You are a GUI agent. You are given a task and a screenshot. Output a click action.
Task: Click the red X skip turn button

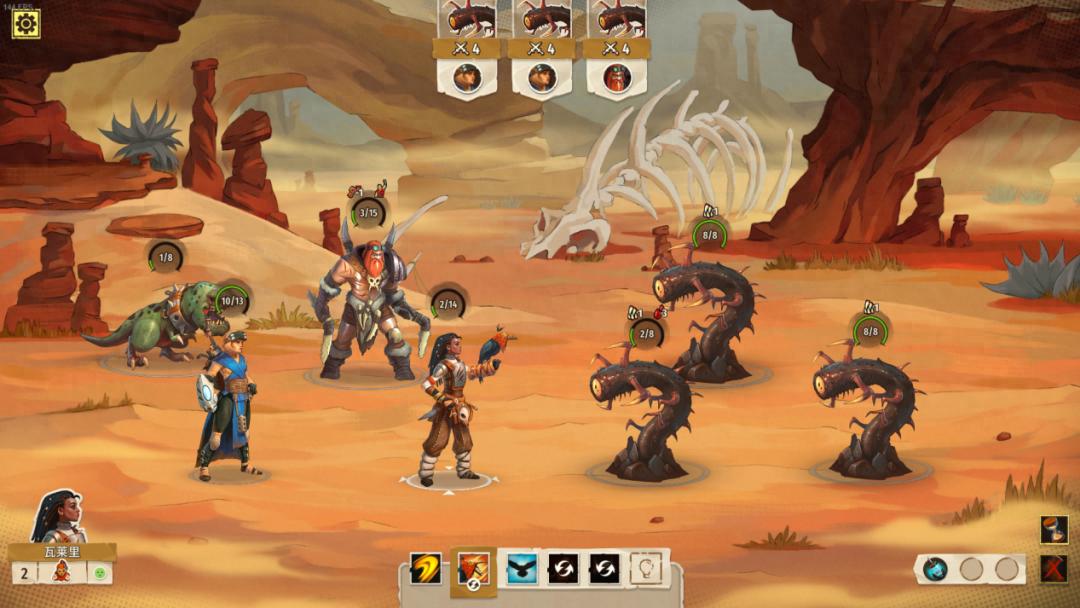pos(1053,569)
